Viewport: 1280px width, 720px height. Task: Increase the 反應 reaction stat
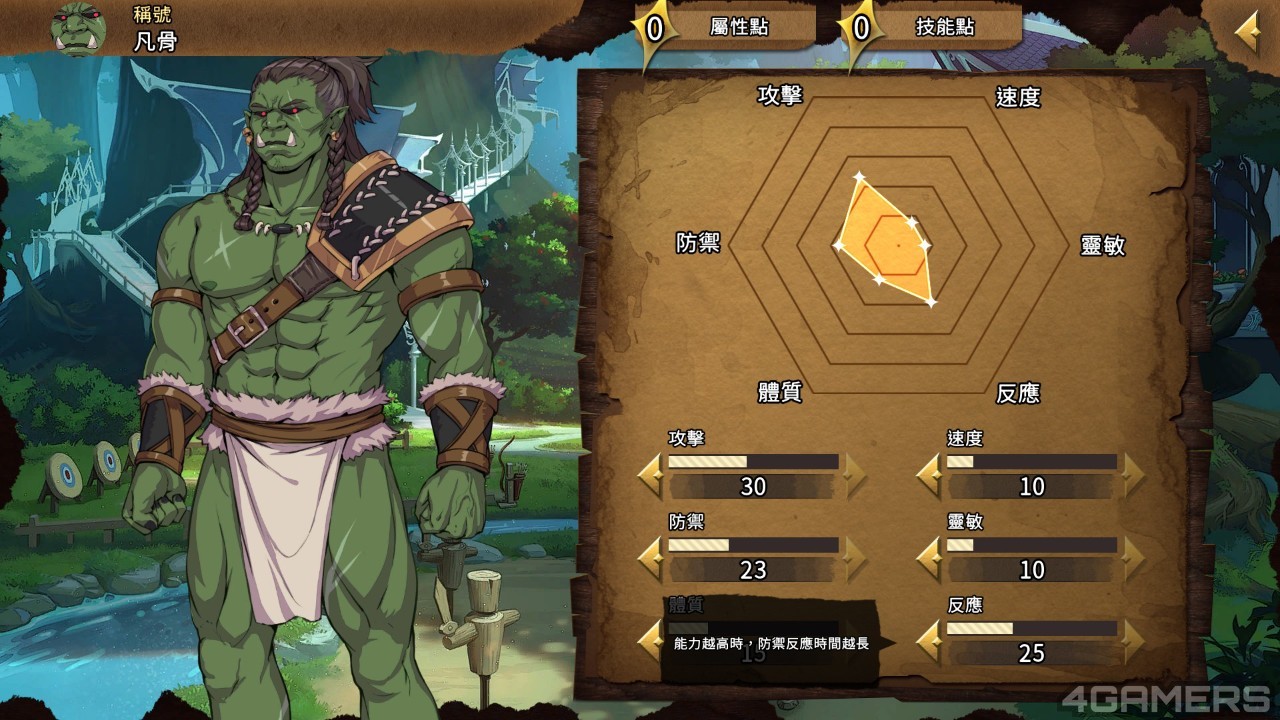click(x=1133, y=641)
